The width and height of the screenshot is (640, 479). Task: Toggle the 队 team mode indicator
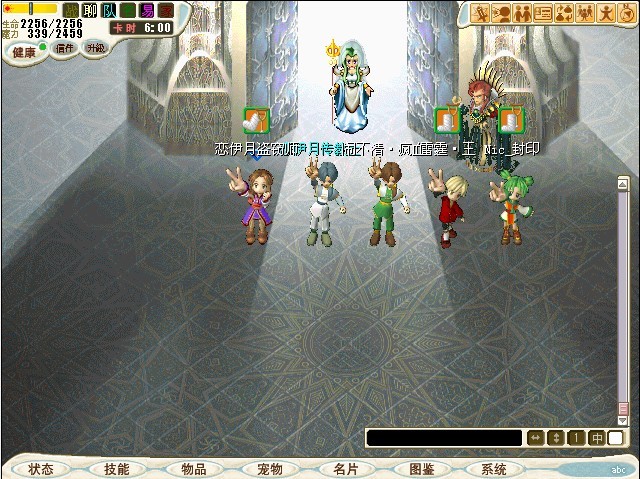pos(108,10)
